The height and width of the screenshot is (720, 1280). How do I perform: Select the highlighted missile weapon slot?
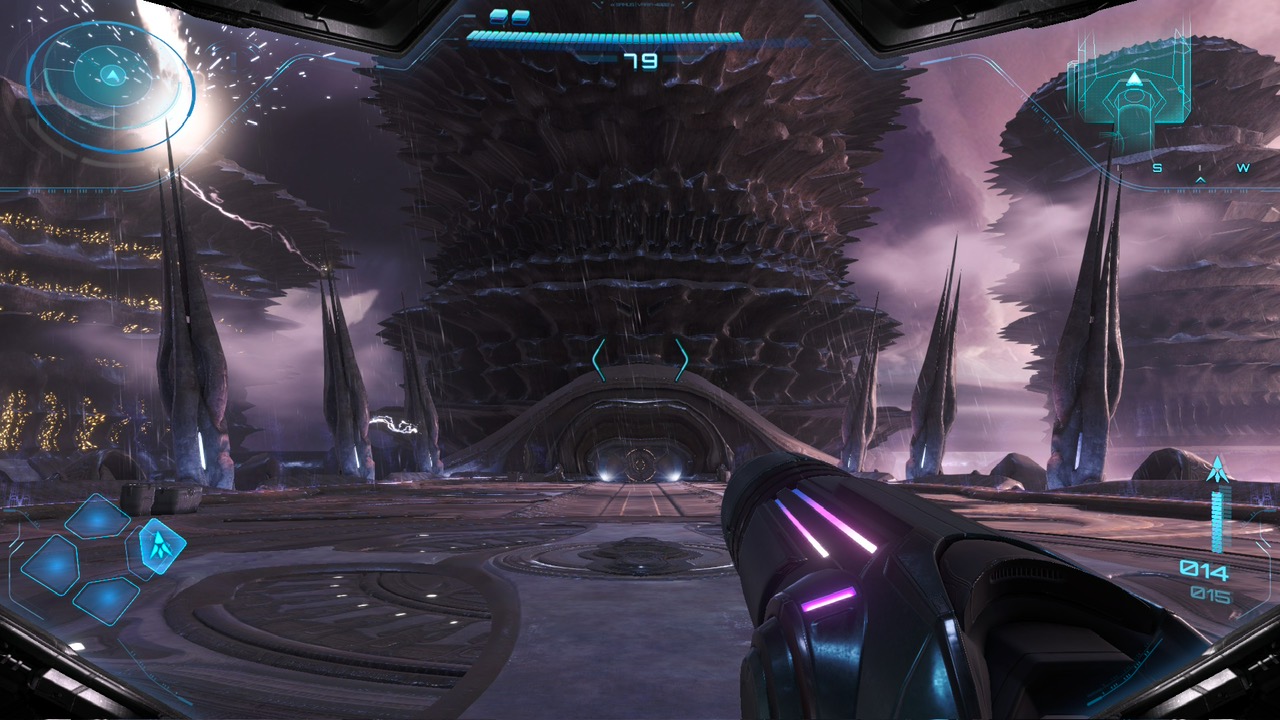[x=159, y=545]
